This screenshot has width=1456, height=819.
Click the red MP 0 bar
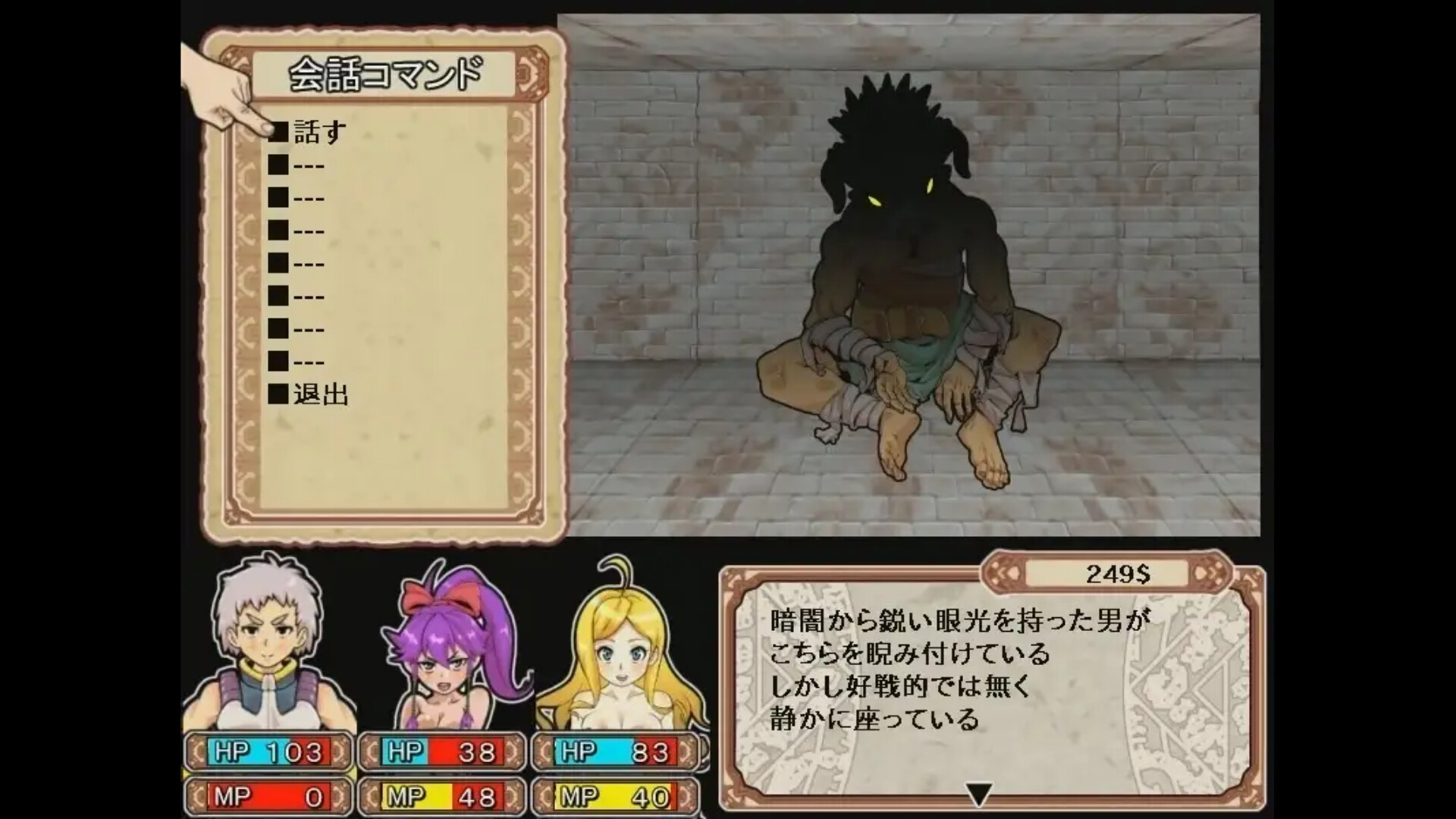[x=269, y=796]
